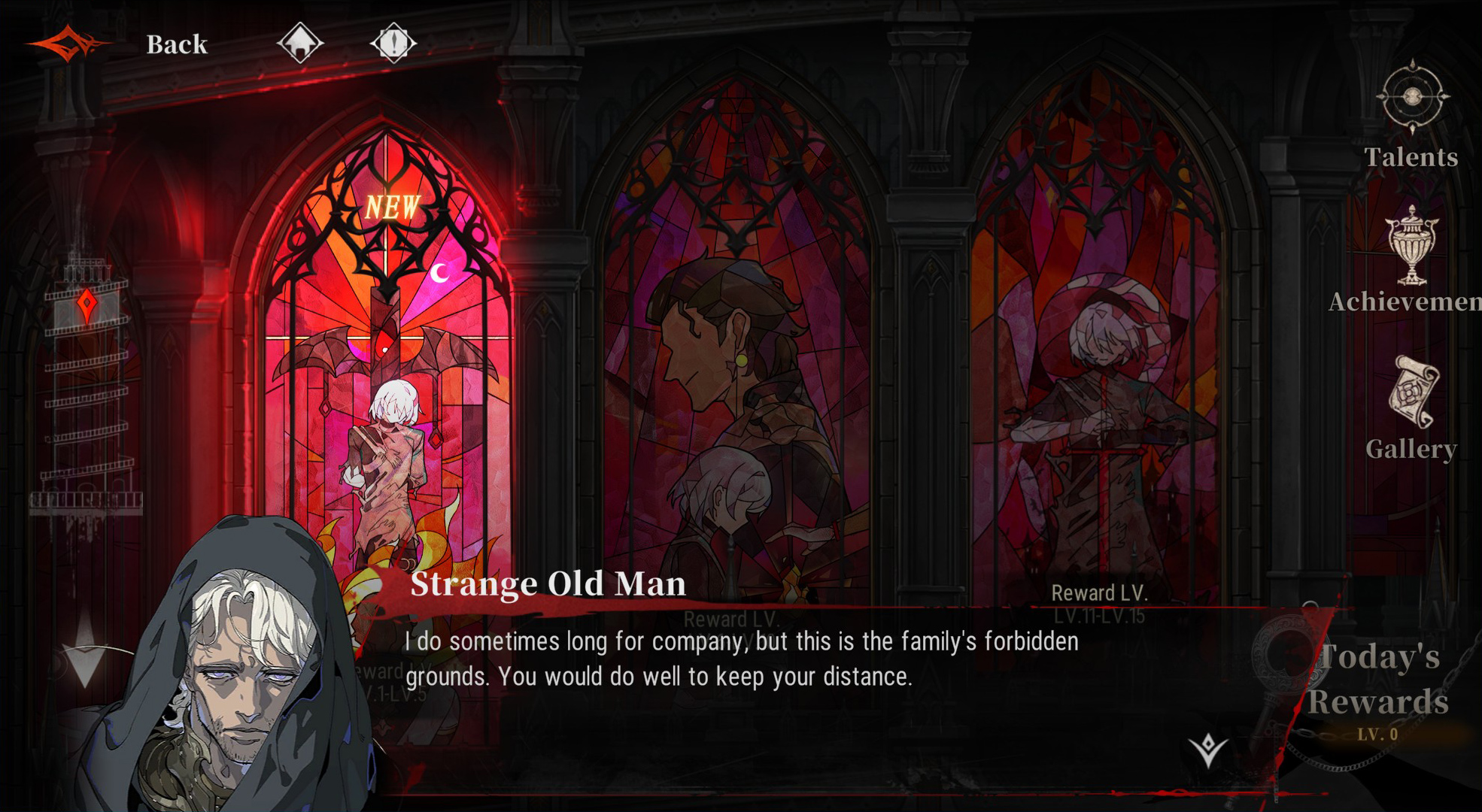View the Achievements trophy menu
The image size is (1482, 812).
point(1411,259)
